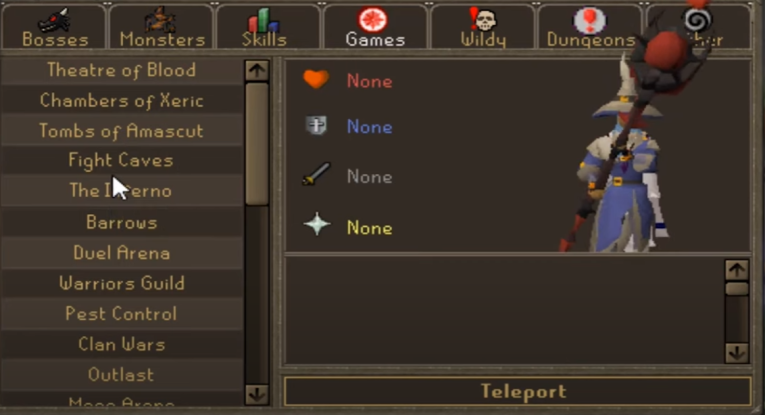The image size is (765, 415).
Task: Select Chambers of Xeric entry
Action: pyautogui.click(x=121, y=100)
